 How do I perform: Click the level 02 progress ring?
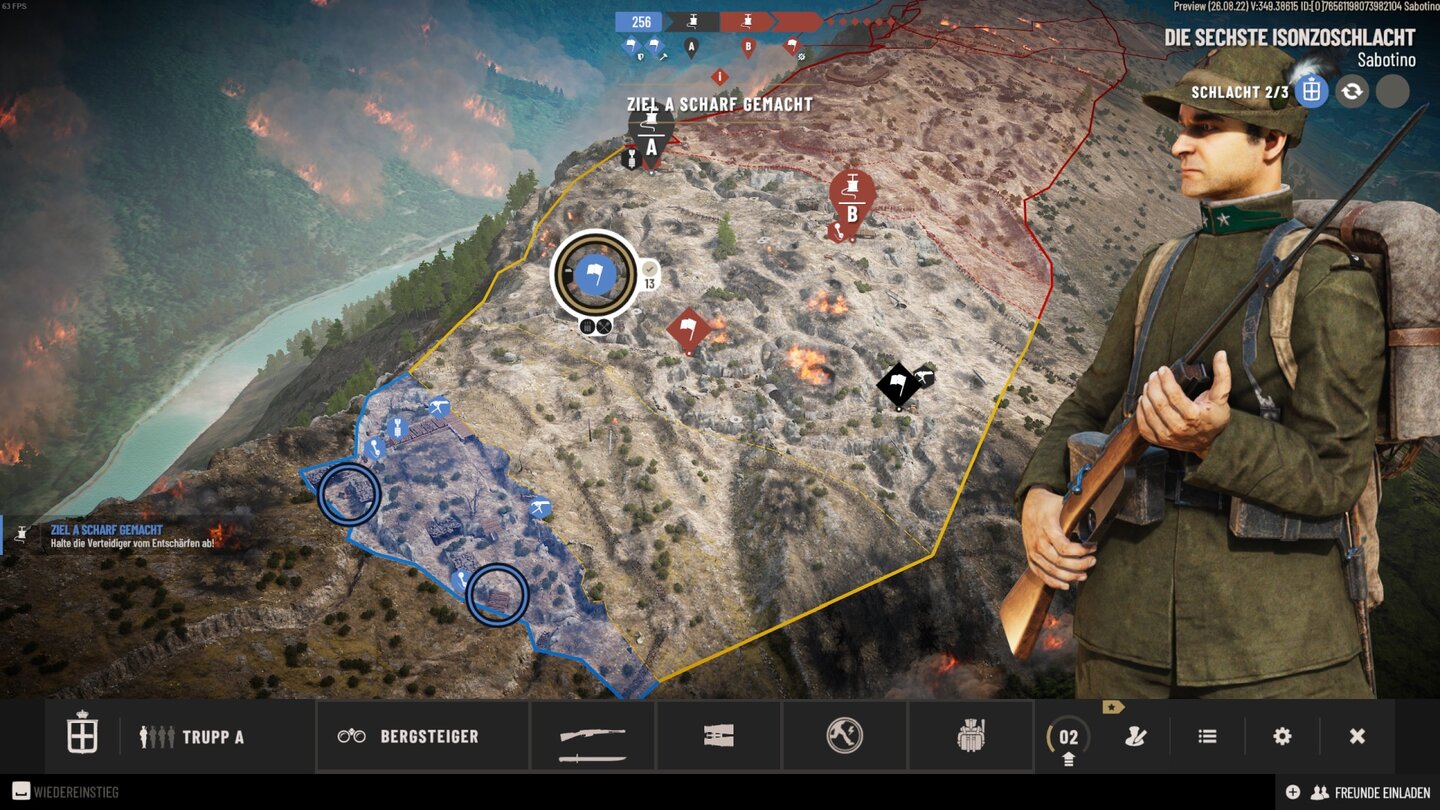pyautogui.click(x=1069, y=736)
